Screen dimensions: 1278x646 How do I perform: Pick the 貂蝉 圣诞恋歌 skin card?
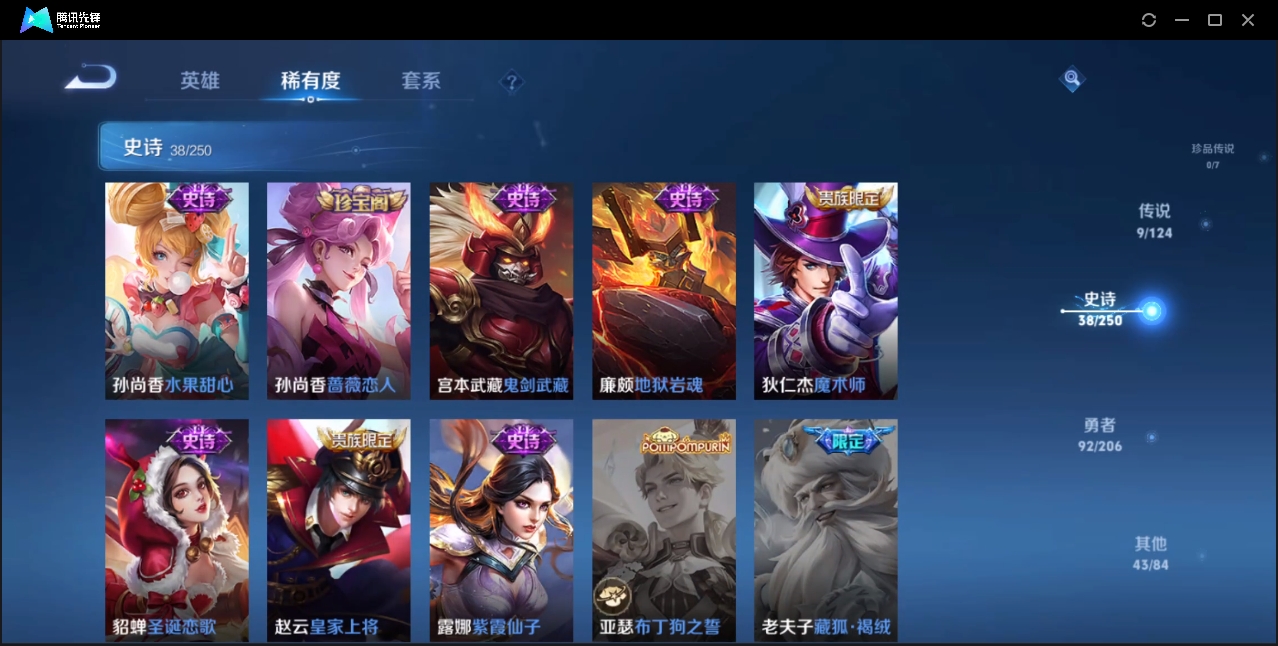pyautogui.click(x=177, y=530)
